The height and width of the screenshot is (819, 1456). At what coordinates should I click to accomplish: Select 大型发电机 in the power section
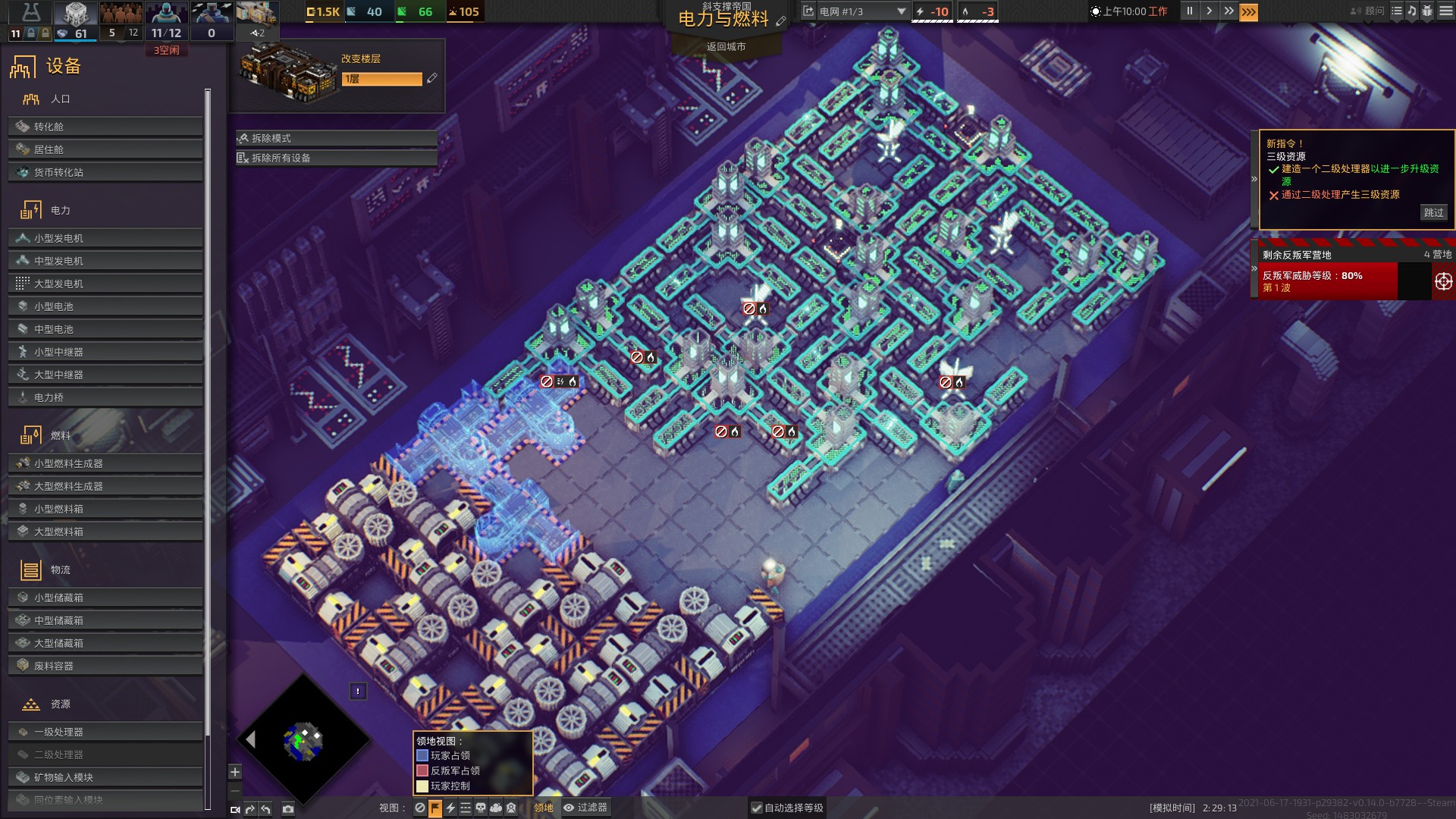105,284
